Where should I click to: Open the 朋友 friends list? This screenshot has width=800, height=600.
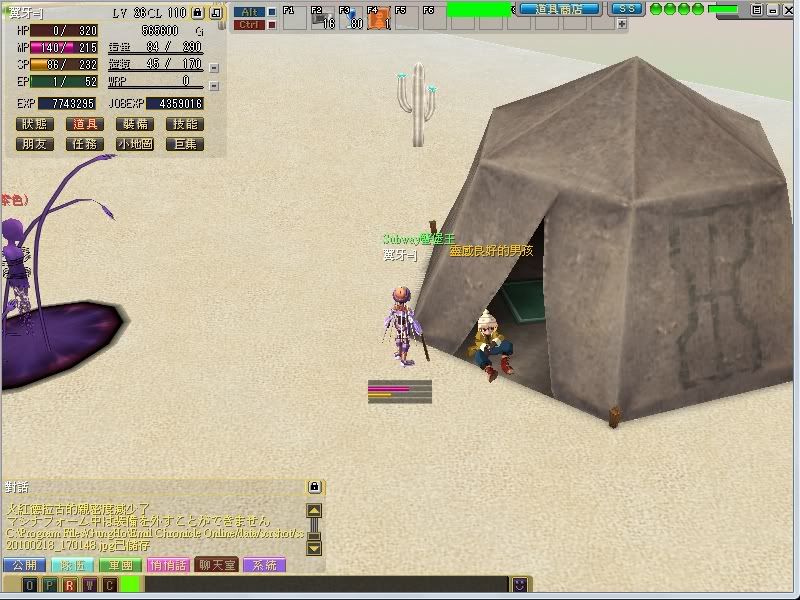coord(34,144)
